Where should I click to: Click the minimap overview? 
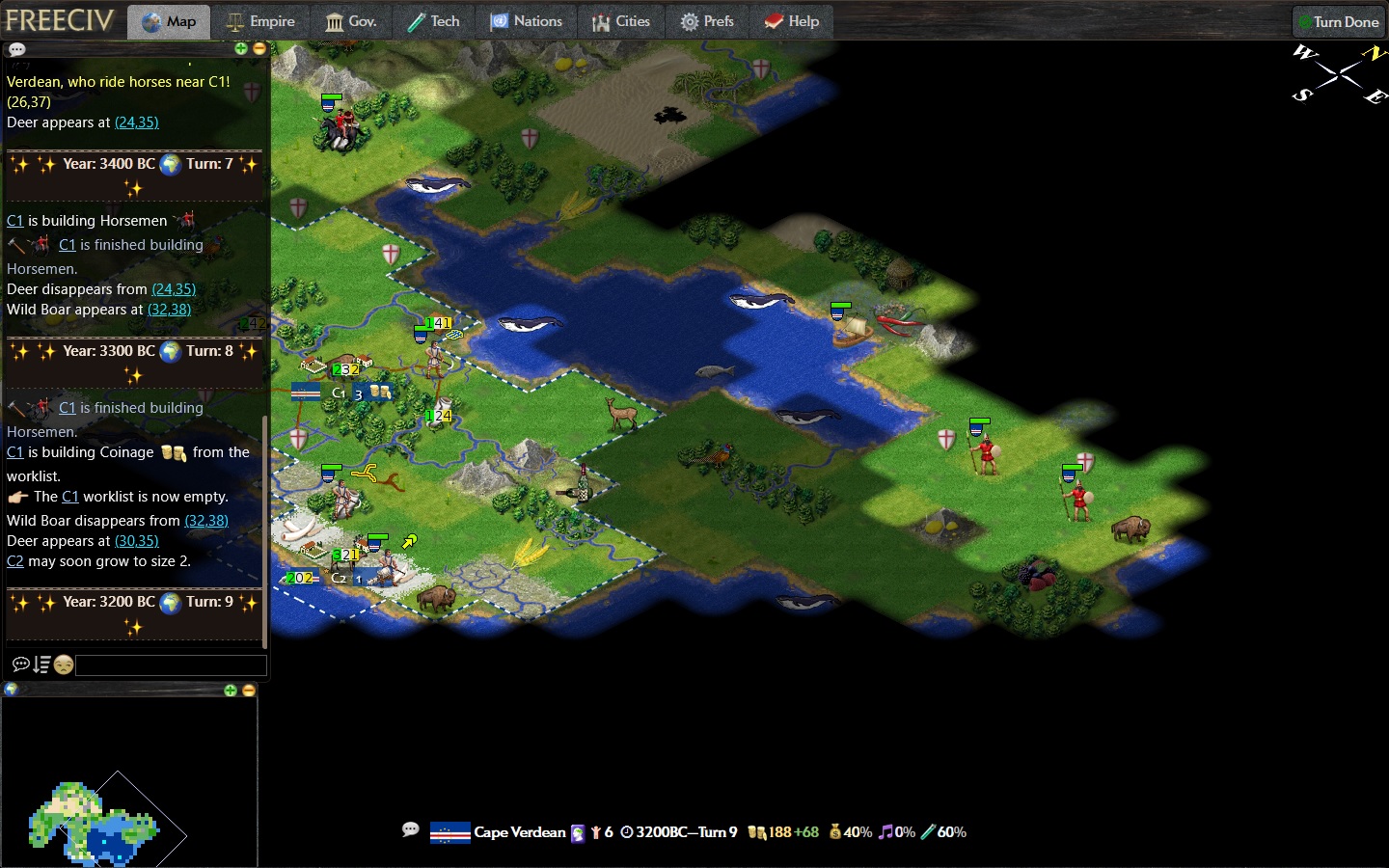[106, 820]
